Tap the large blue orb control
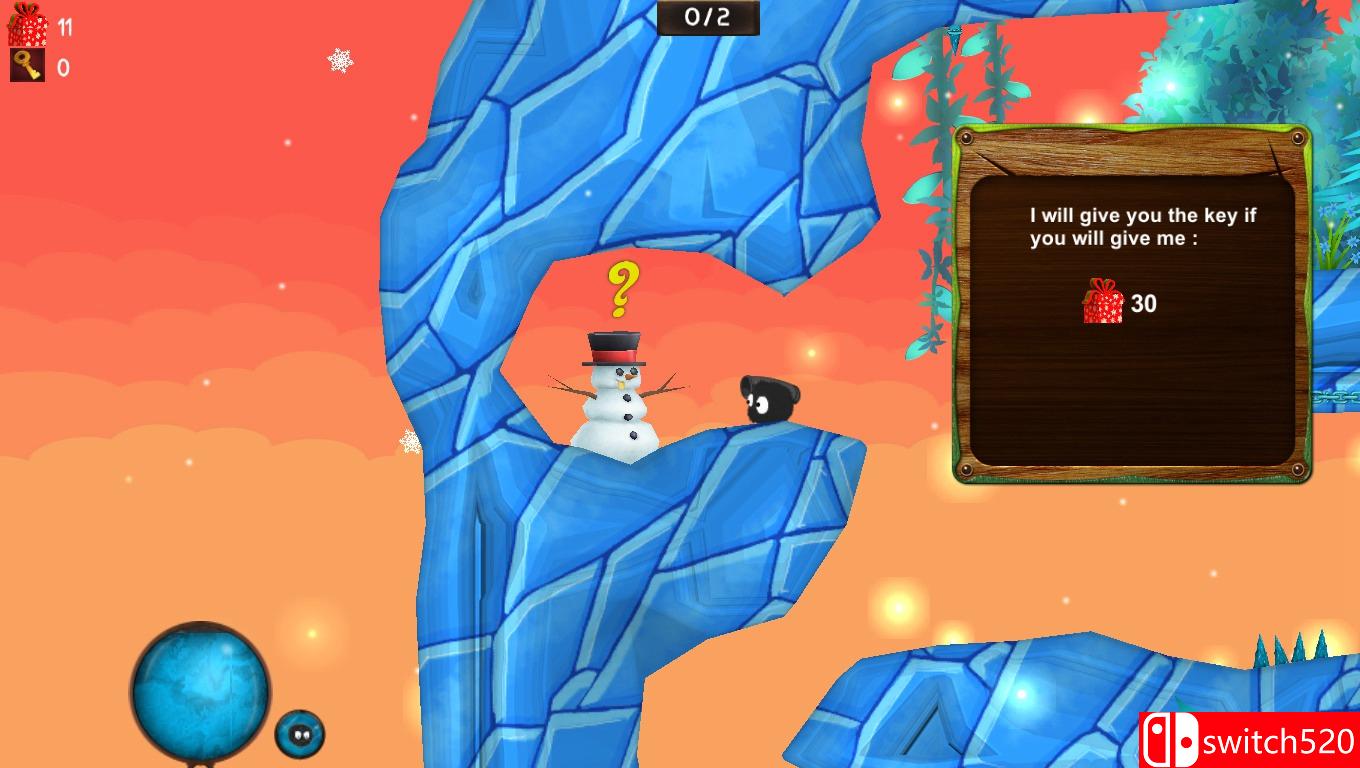1360x768 pixels. point(201,690)
